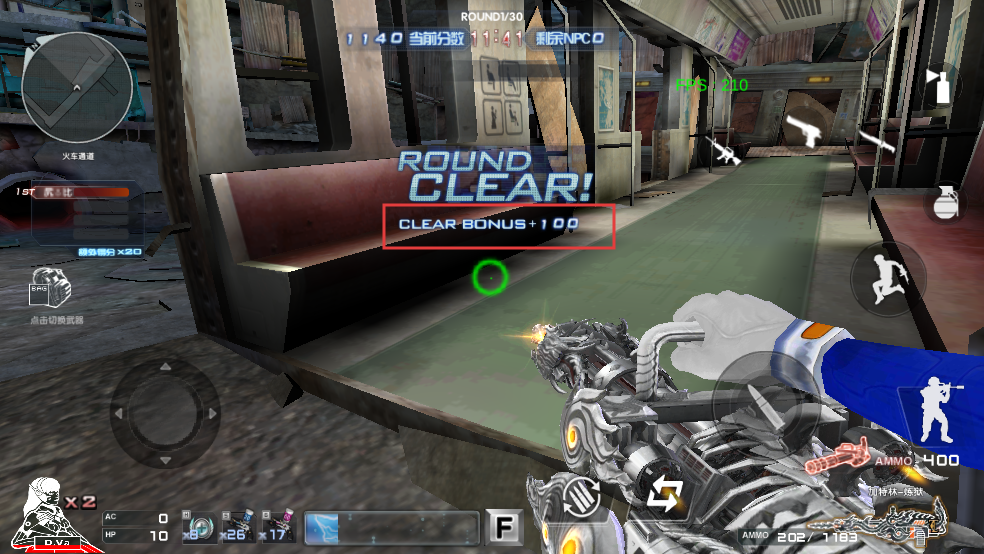Tap the striped circle reload button
The image size is (984, 554).
coord(580,496)
